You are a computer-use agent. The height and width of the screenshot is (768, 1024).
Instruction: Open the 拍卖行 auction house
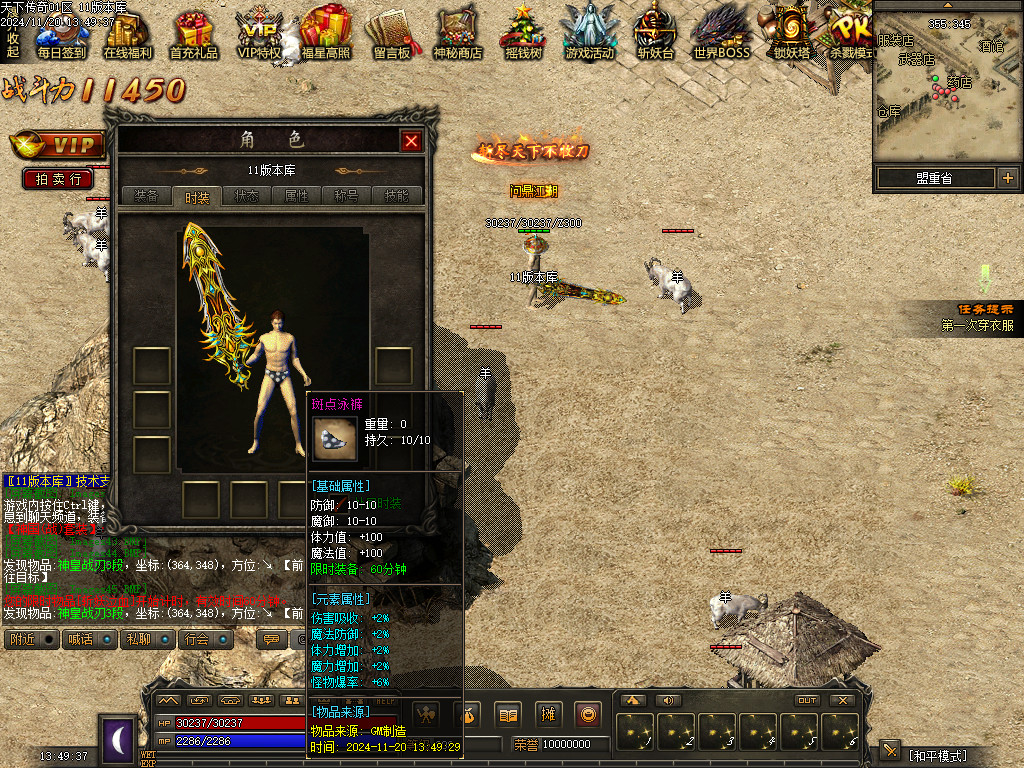[58, 179]
